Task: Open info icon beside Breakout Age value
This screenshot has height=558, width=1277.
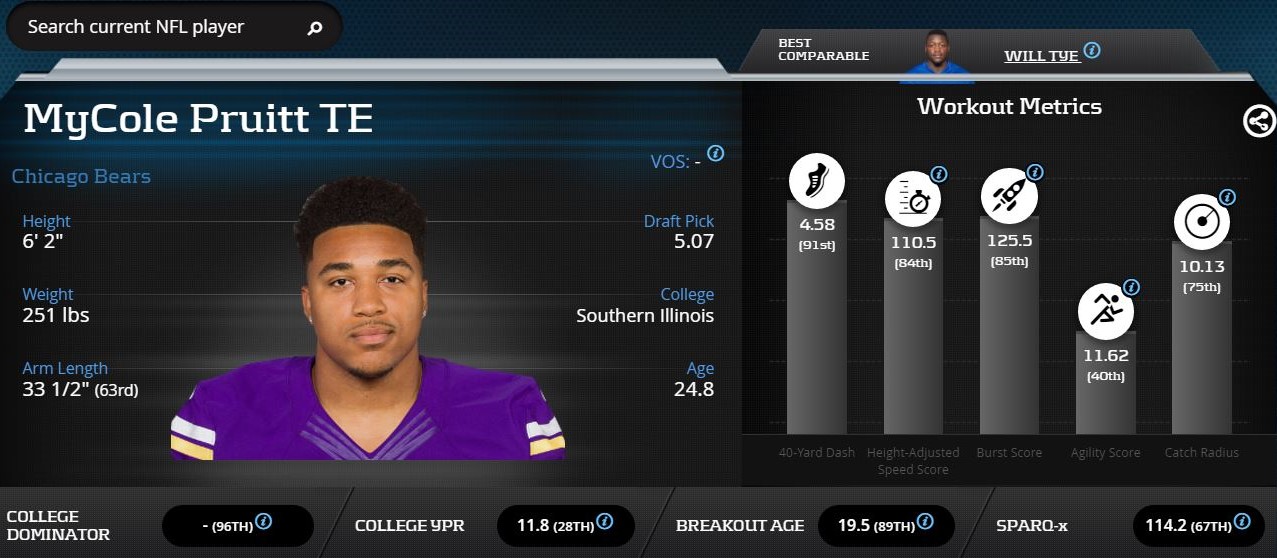Action: click(925, 521)
